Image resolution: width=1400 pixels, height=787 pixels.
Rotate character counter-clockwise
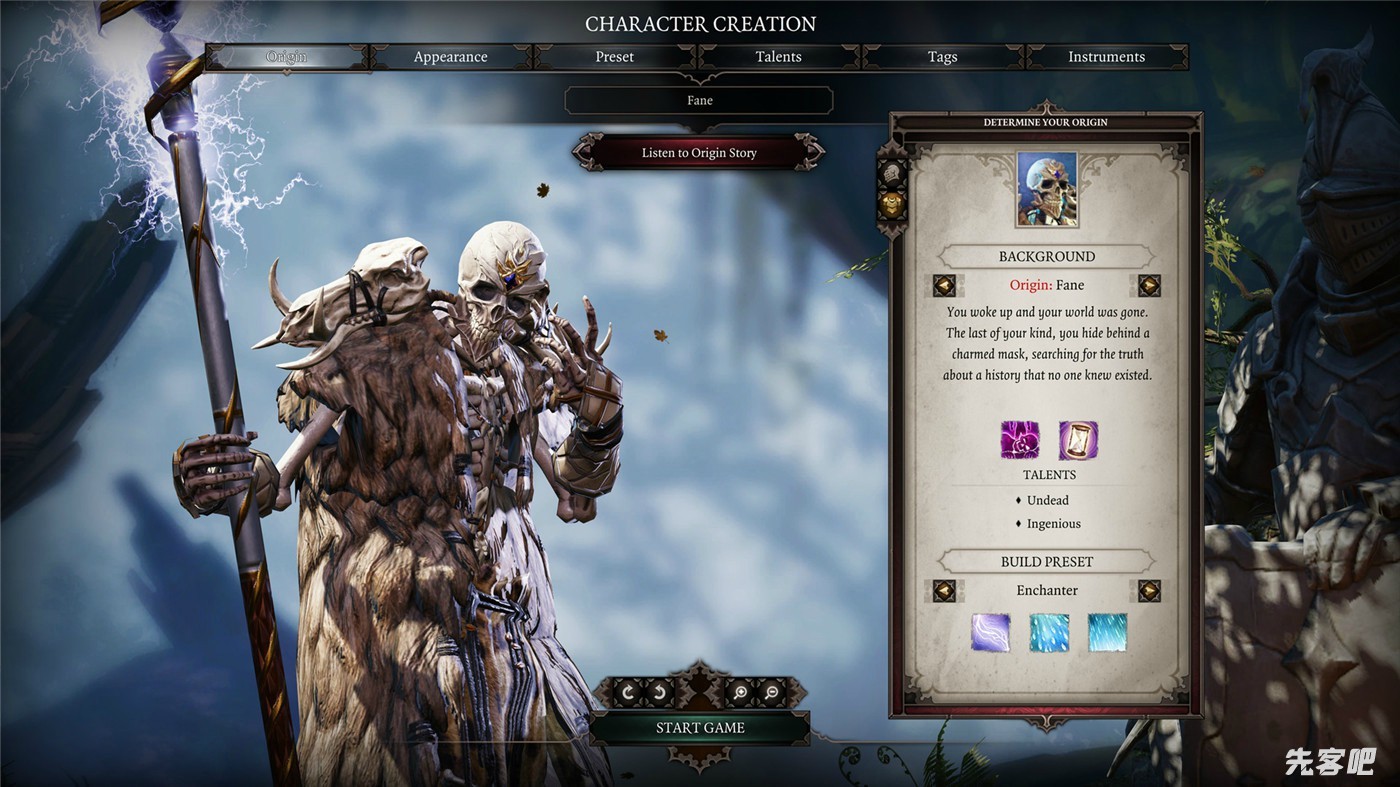point(660,691)
